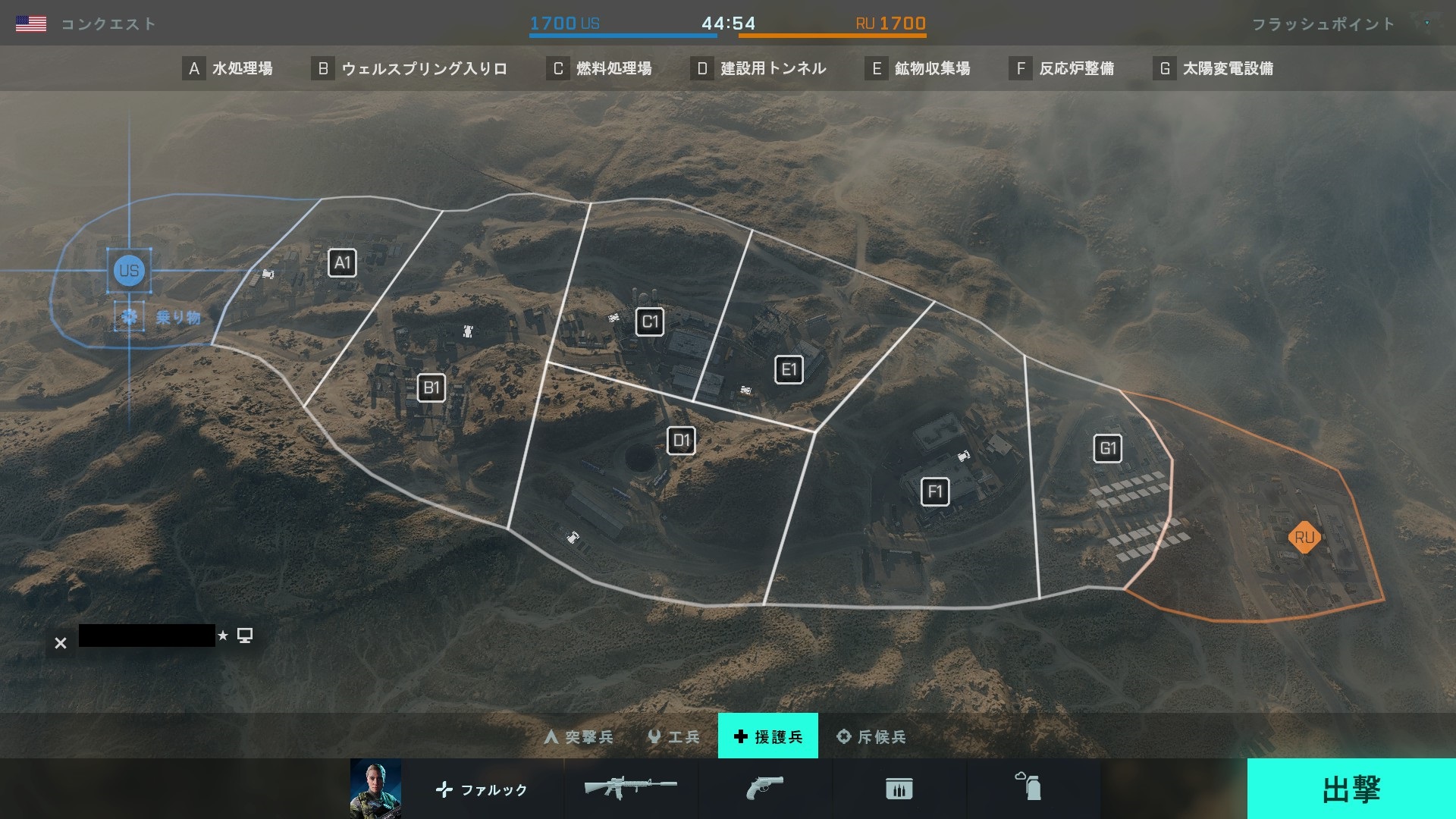
Task: Open the primary rifle weapon slot
Action: pyautogui.click(x=630, y=789)
